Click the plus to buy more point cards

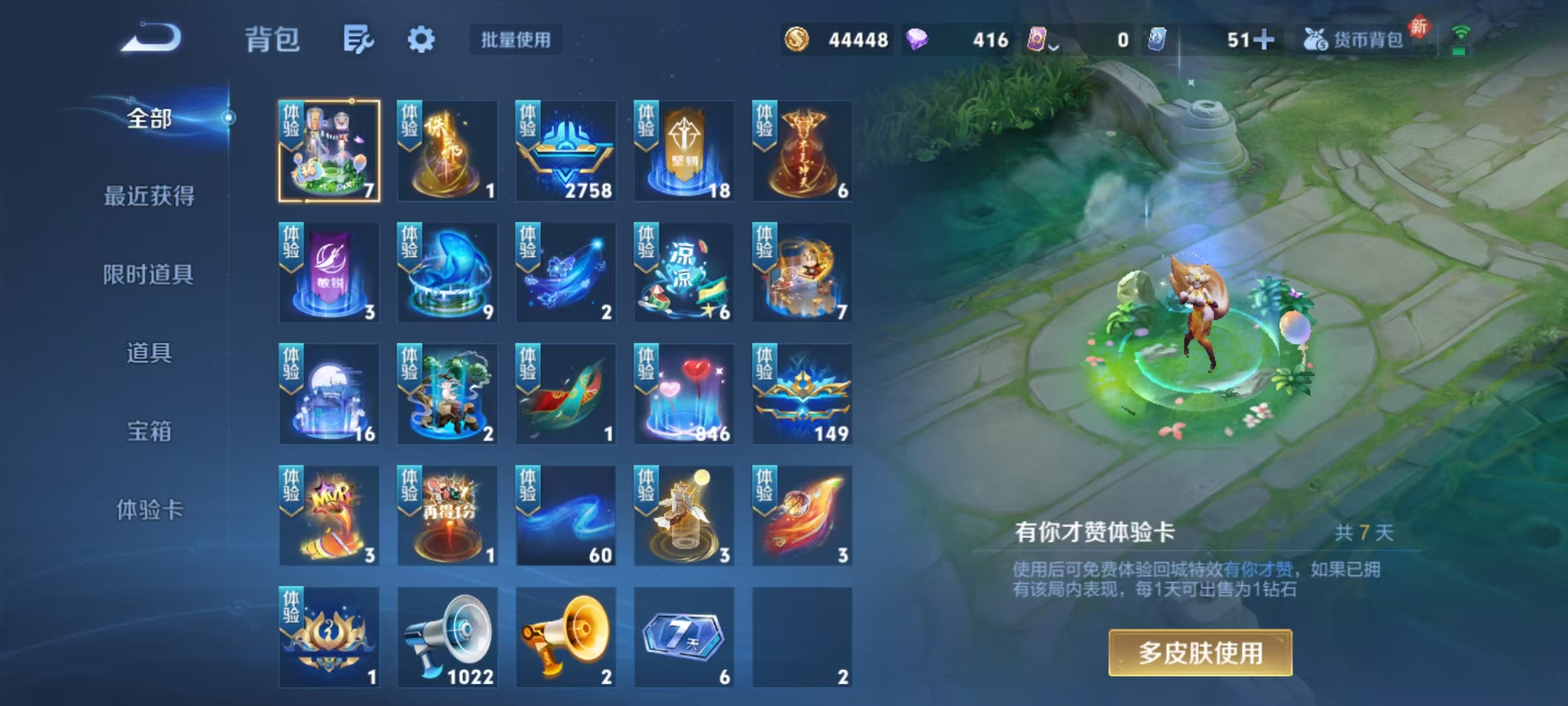point(1265,39)
